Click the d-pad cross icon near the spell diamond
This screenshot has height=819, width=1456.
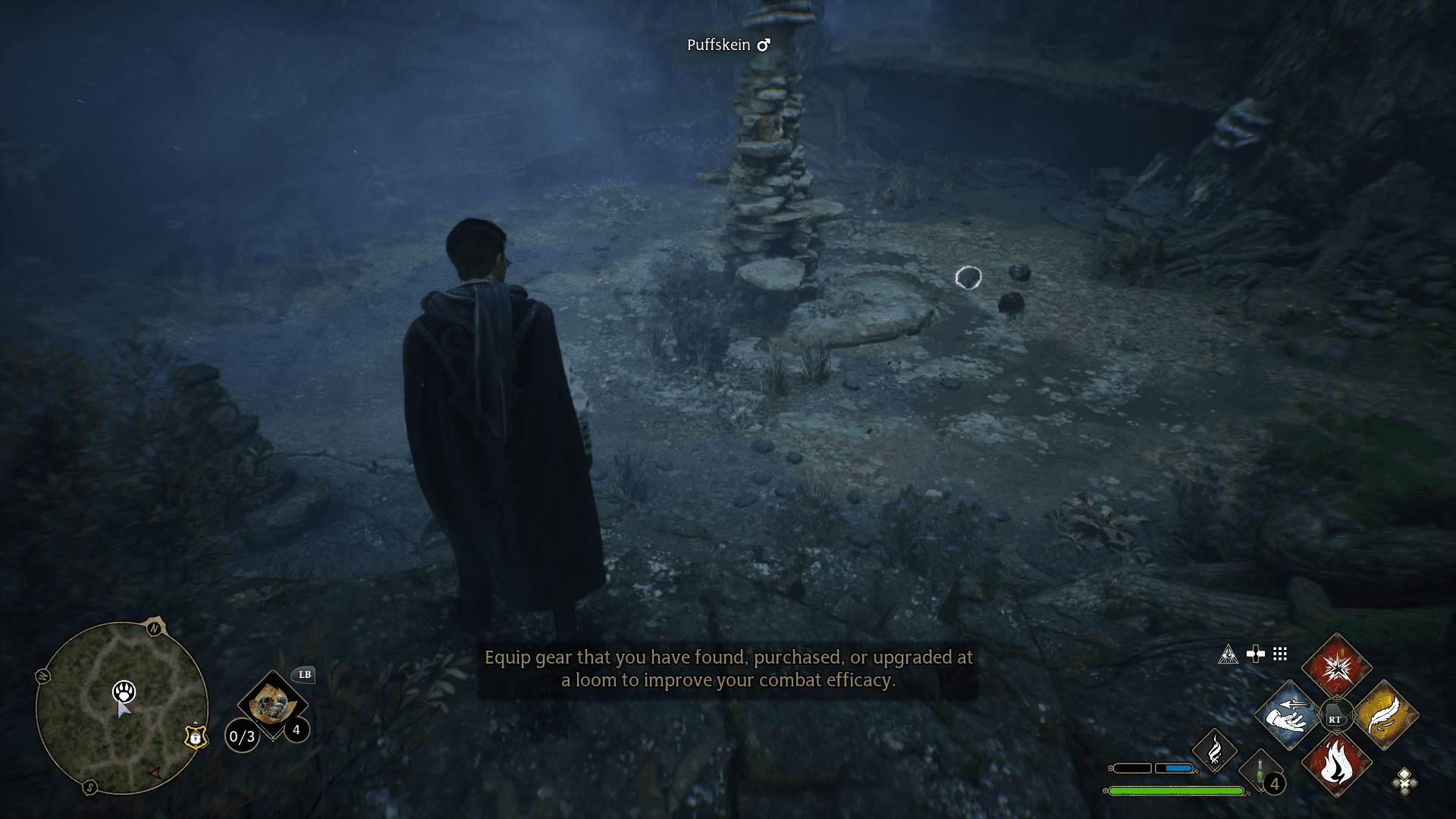click(x=1256, y=654)
